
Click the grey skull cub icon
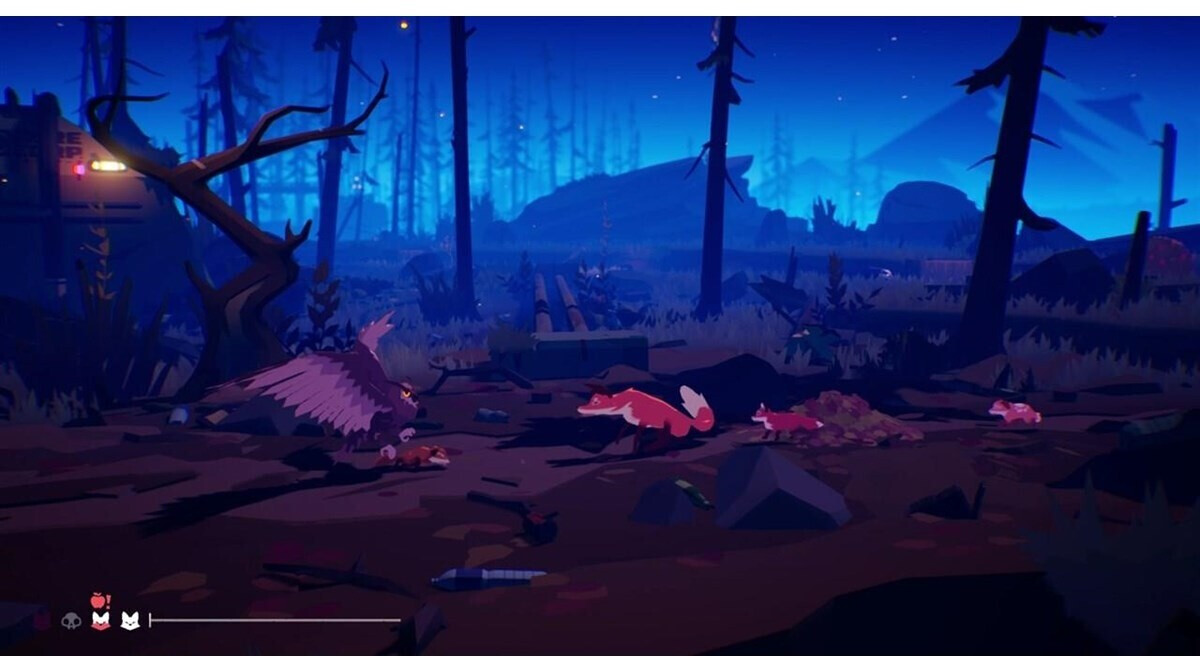click(x=71, y=621)
